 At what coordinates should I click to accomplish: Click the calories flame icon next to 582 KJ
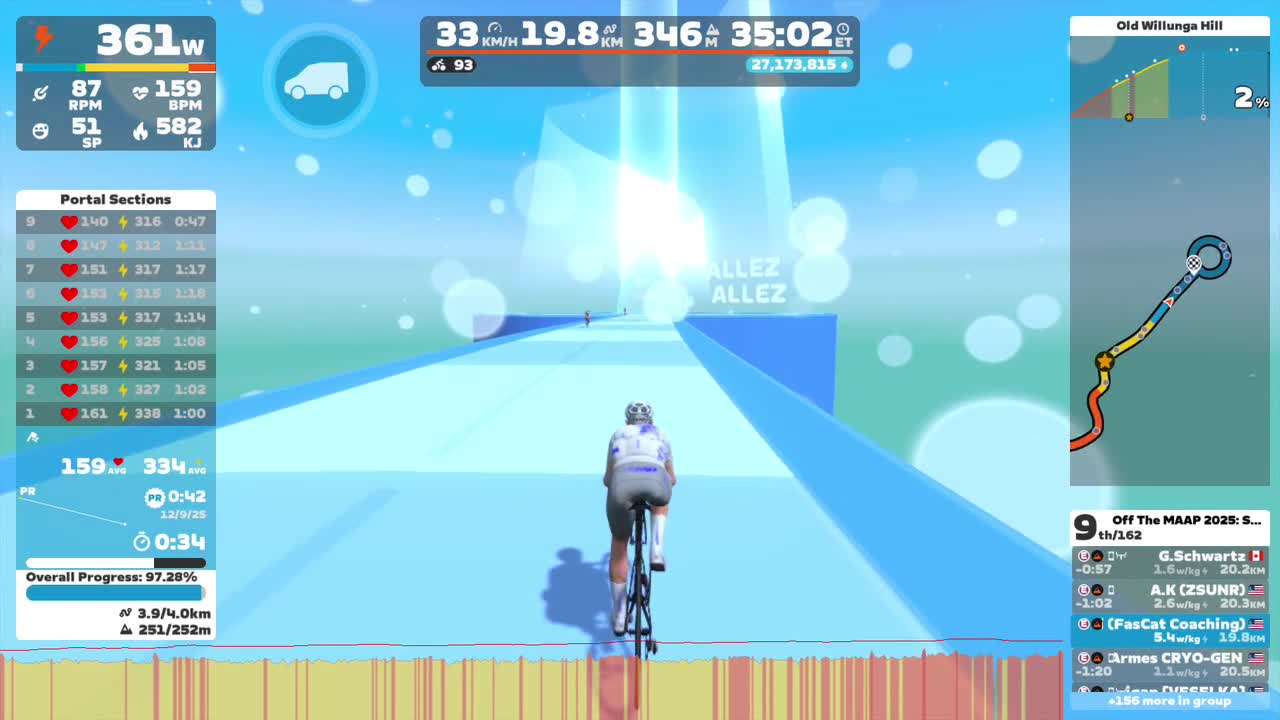(138, 129)
